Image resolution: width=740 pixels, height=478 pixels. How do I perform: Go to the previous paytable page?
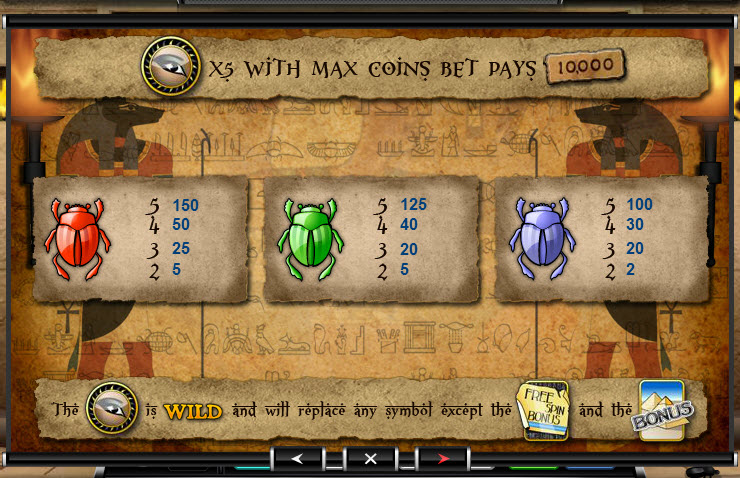coord(298,459)
